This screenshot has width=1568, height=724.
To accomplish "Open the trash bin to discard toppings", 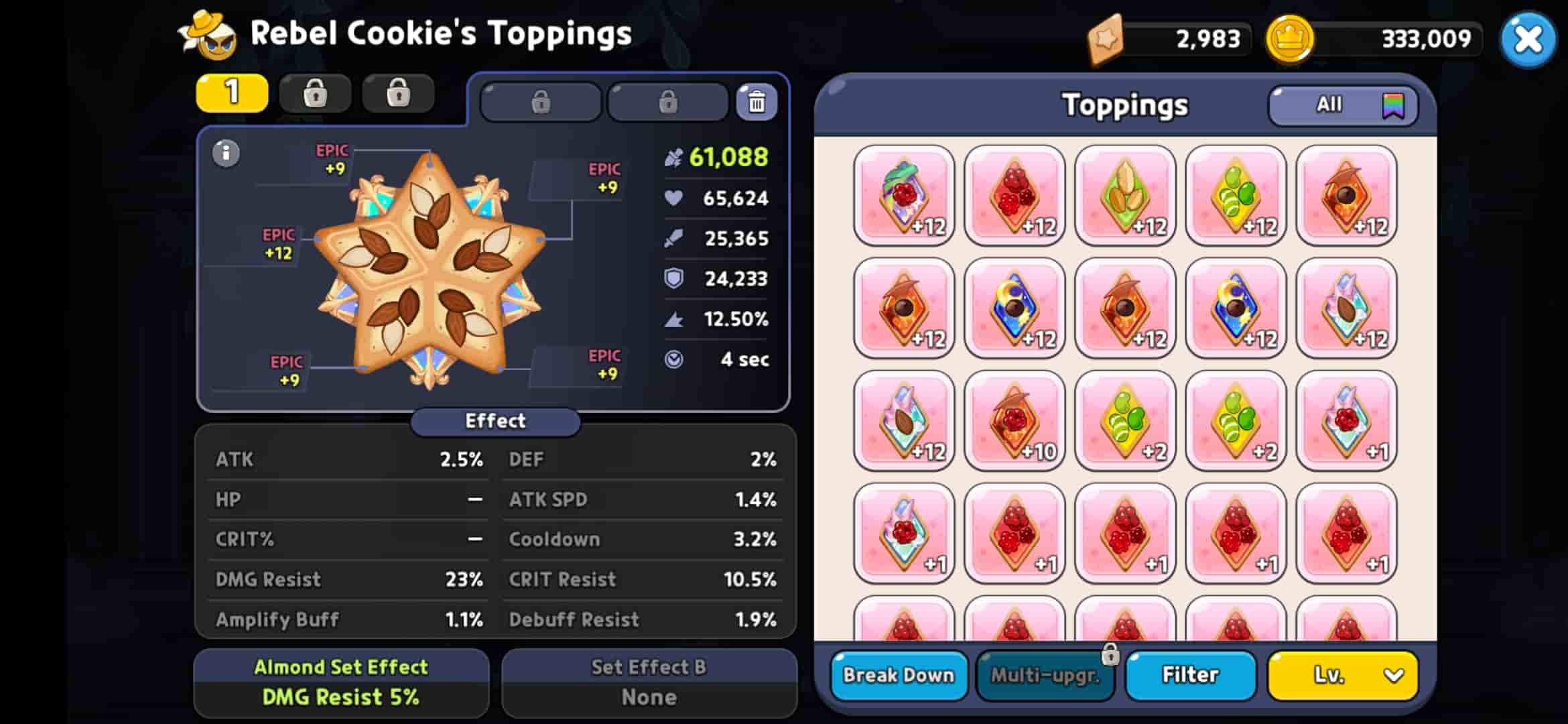I will (x=757, y=101).
